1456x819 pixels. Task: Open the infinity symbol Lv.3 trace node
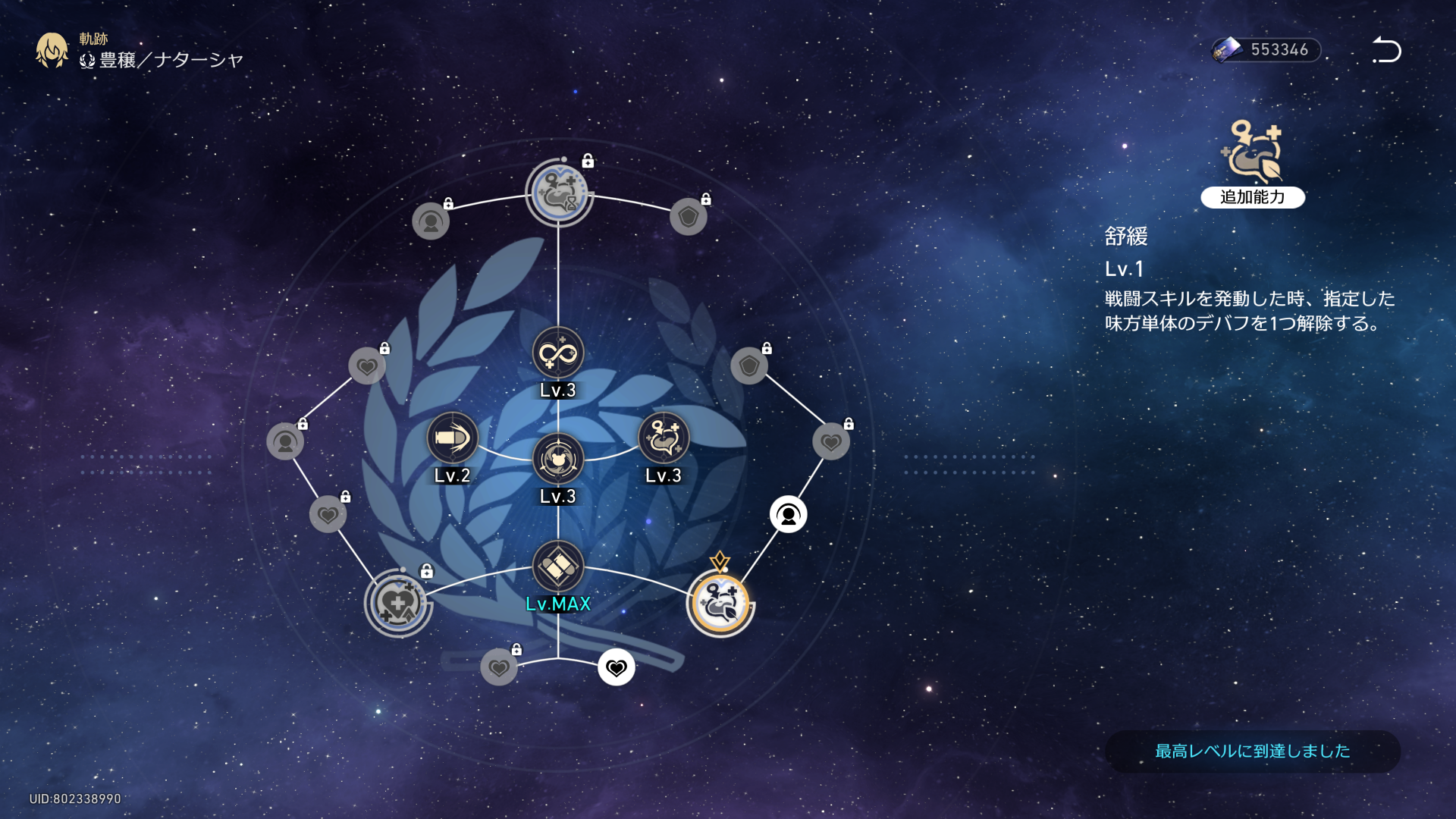click(x=558, y=353)
